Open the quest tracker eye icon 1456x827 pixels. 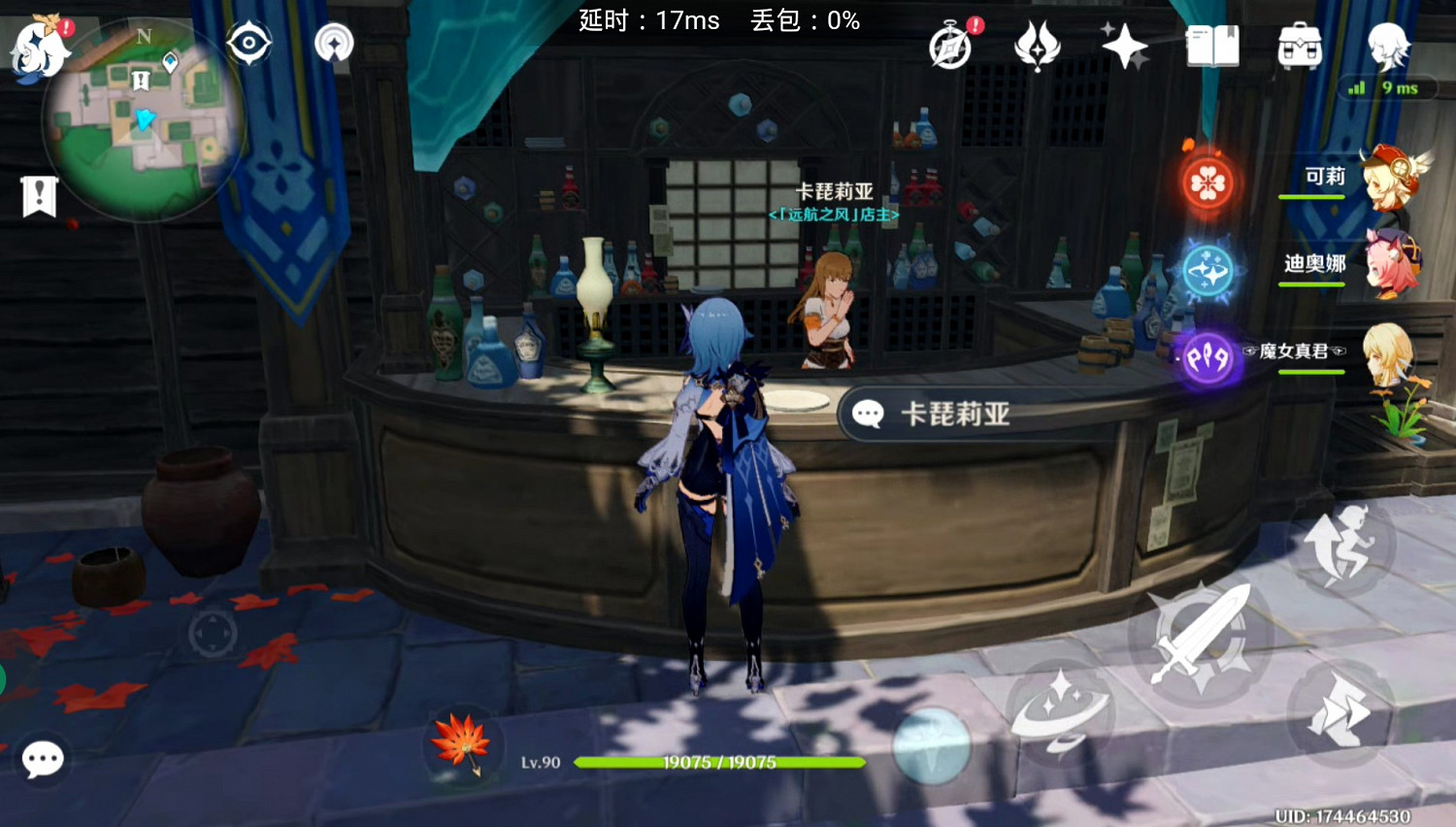[x=248, y=41]
